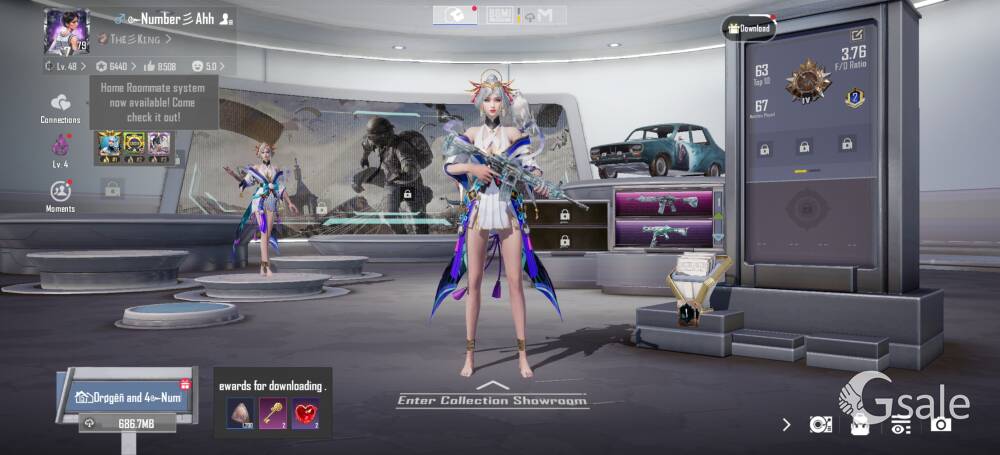Viewport: 1000px width, 455px height.
Task: Select the red heart reward icon
Action: [x=305, y=412]
